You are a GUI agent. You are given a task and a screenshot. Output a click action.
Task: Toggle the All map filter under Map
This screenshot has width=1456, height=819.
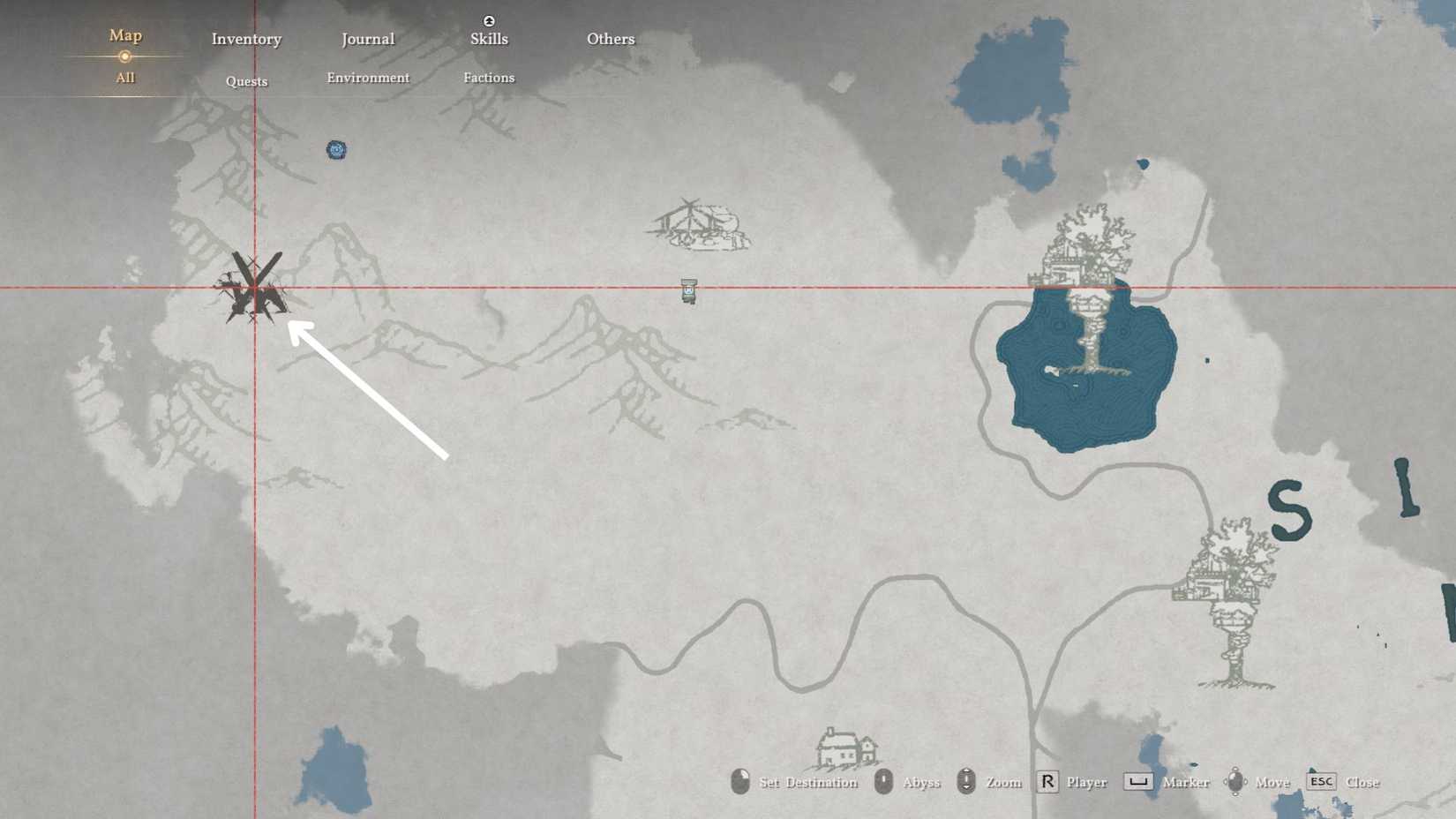pos(124,78)
